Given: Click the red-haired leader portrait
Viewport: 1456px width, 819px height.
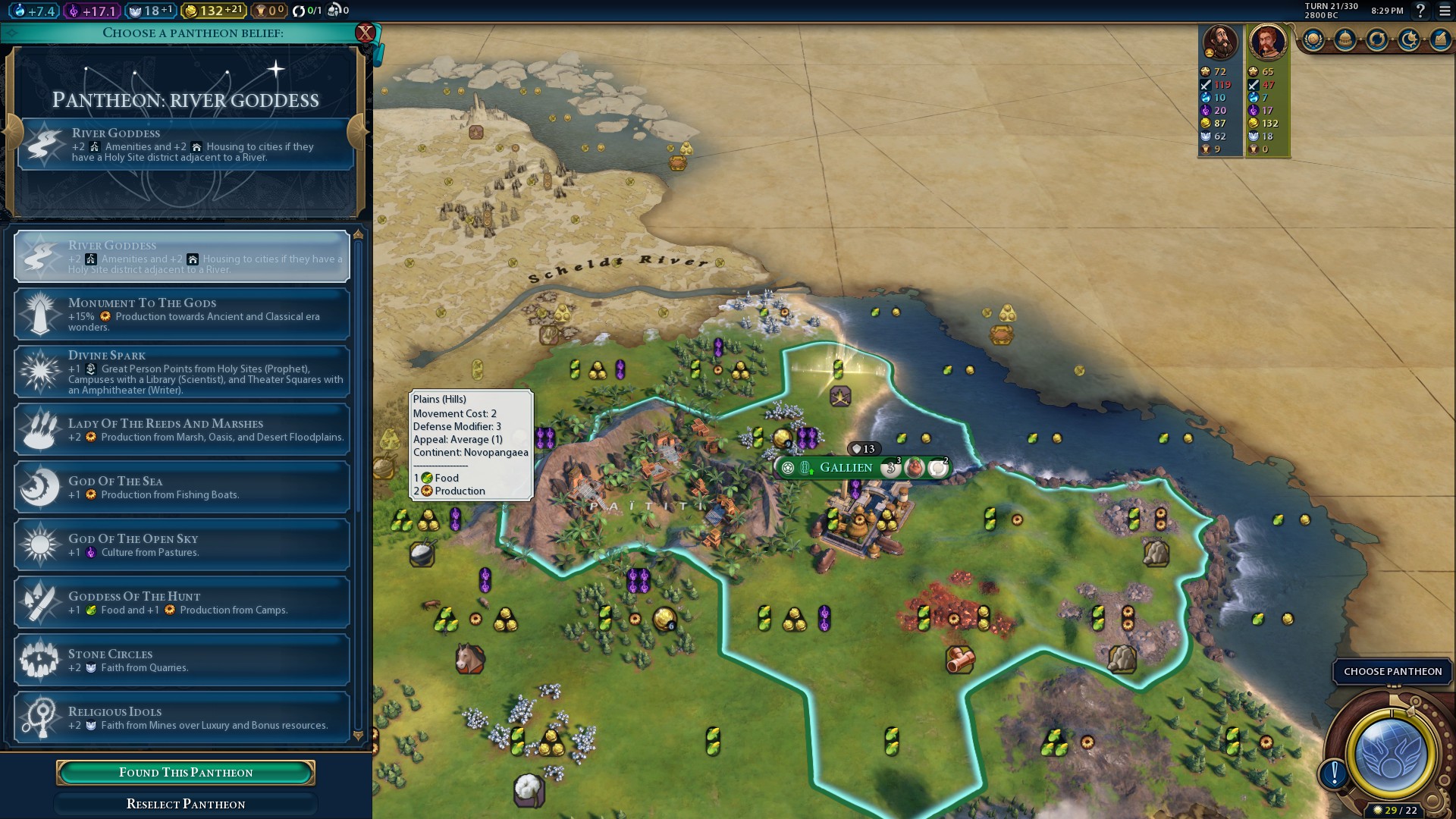Looking at the screenshot, I should 1267,42.
